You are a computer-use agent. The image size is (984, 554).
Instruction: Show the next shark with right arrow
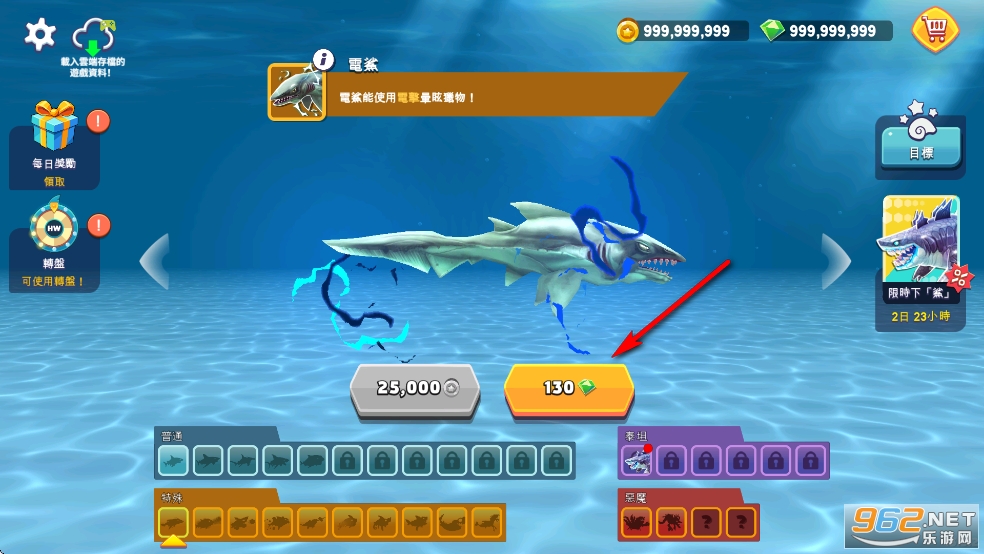tap(835, 261)
